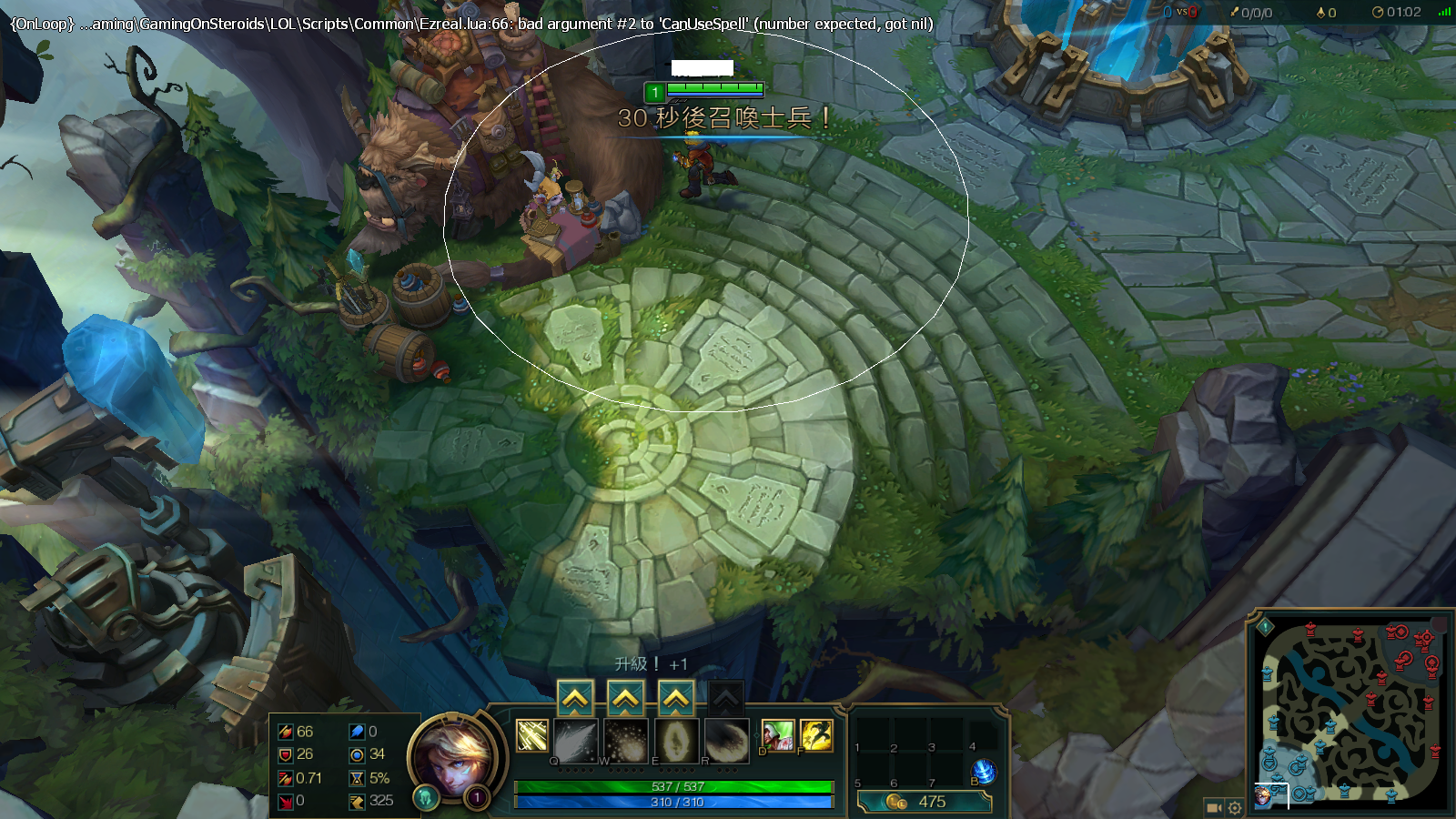
Task: Level up the E ability
Action: tap(675, 699)
